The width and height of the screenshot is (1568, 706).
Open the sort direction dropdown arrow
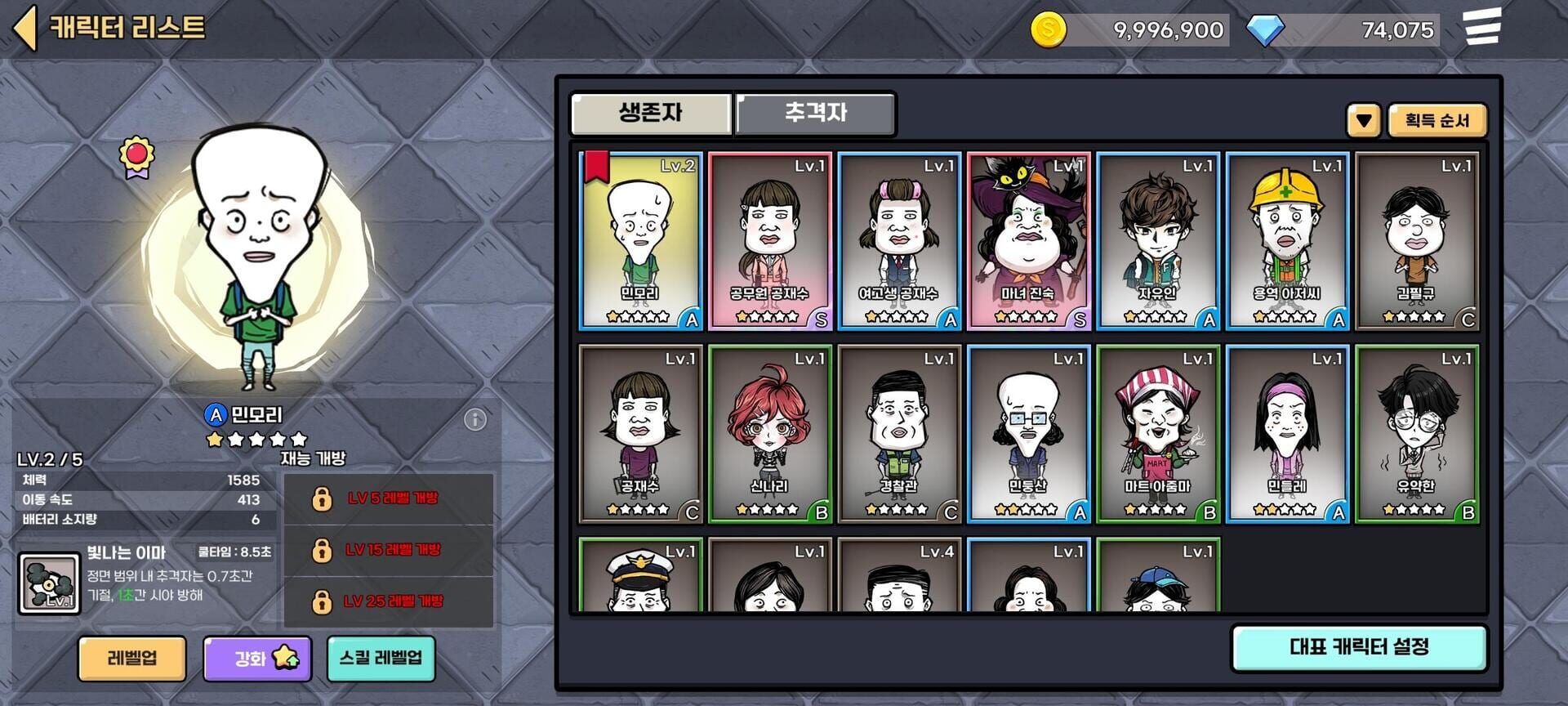[1362, 120]
